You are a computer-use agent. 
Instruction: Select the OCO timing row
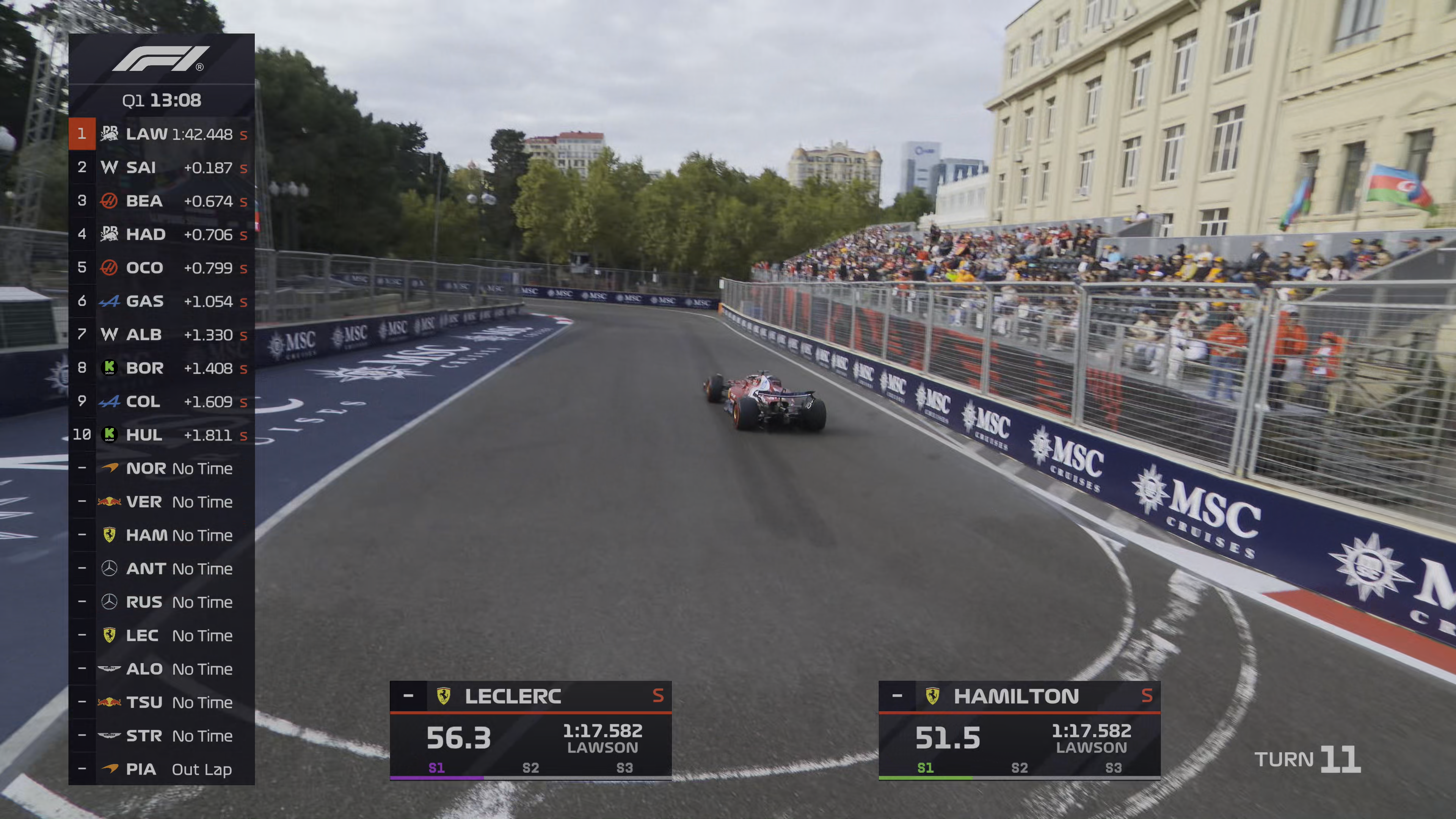pos(162,267)
